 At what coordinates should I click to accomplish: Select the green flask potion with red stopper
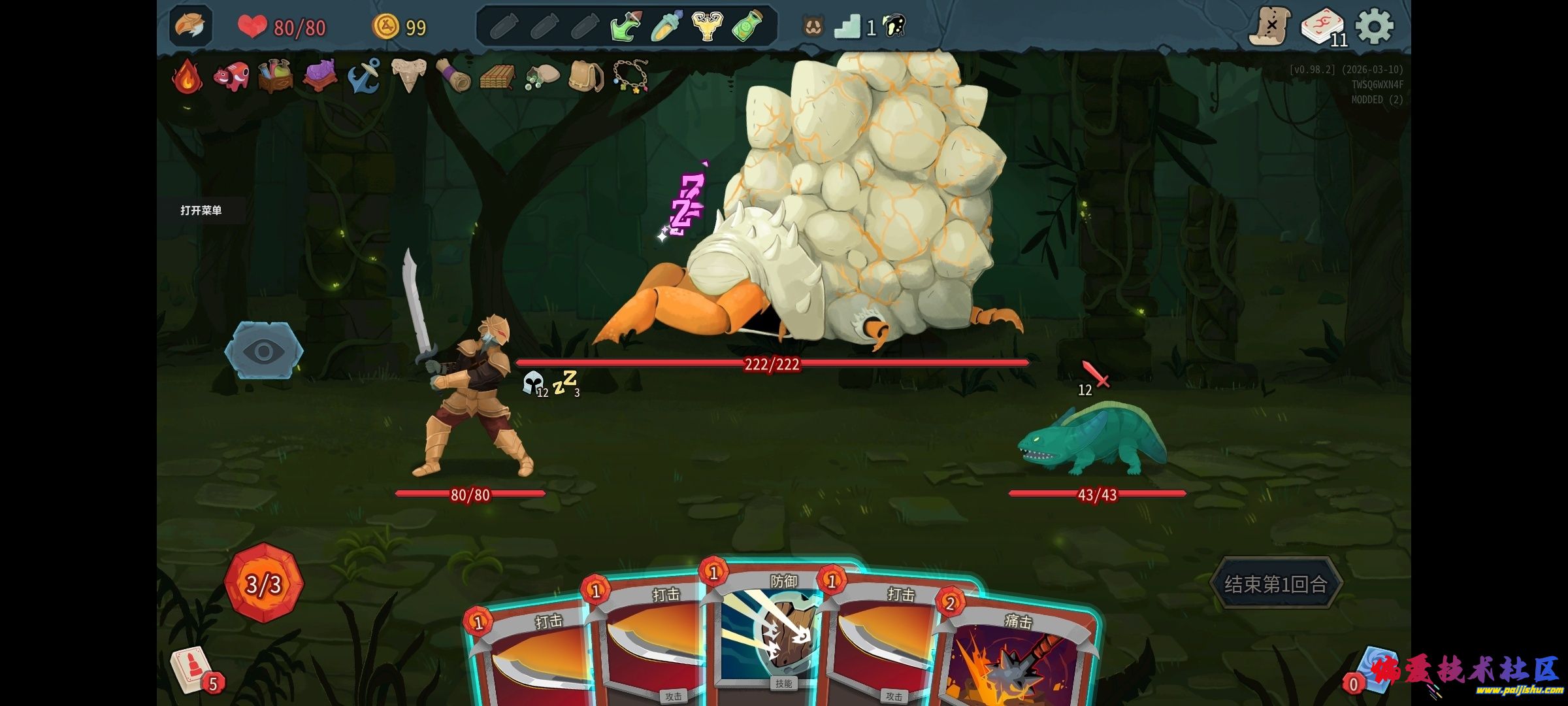click(x=625, y=27)
